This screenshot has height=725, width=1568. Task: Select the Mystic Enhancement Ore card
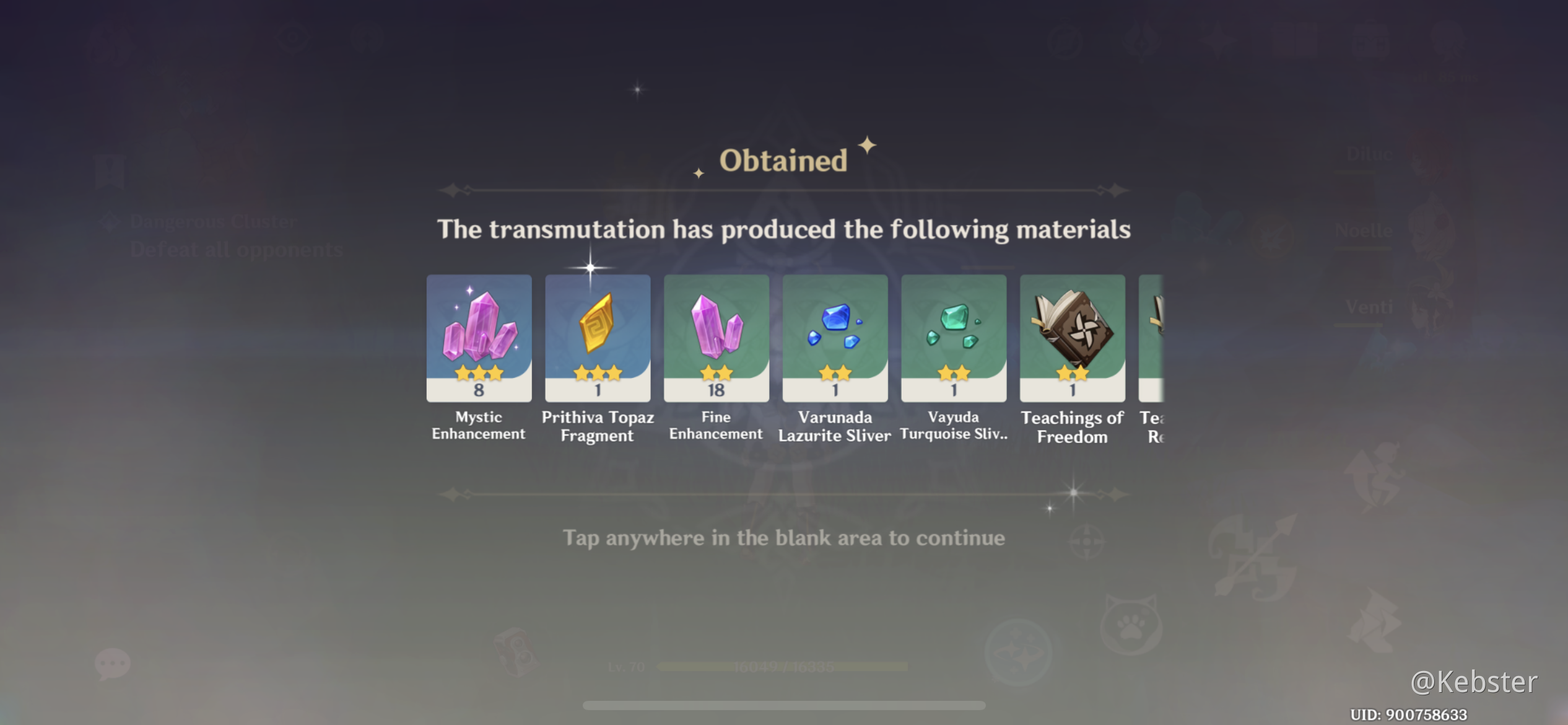click(479, 338)
